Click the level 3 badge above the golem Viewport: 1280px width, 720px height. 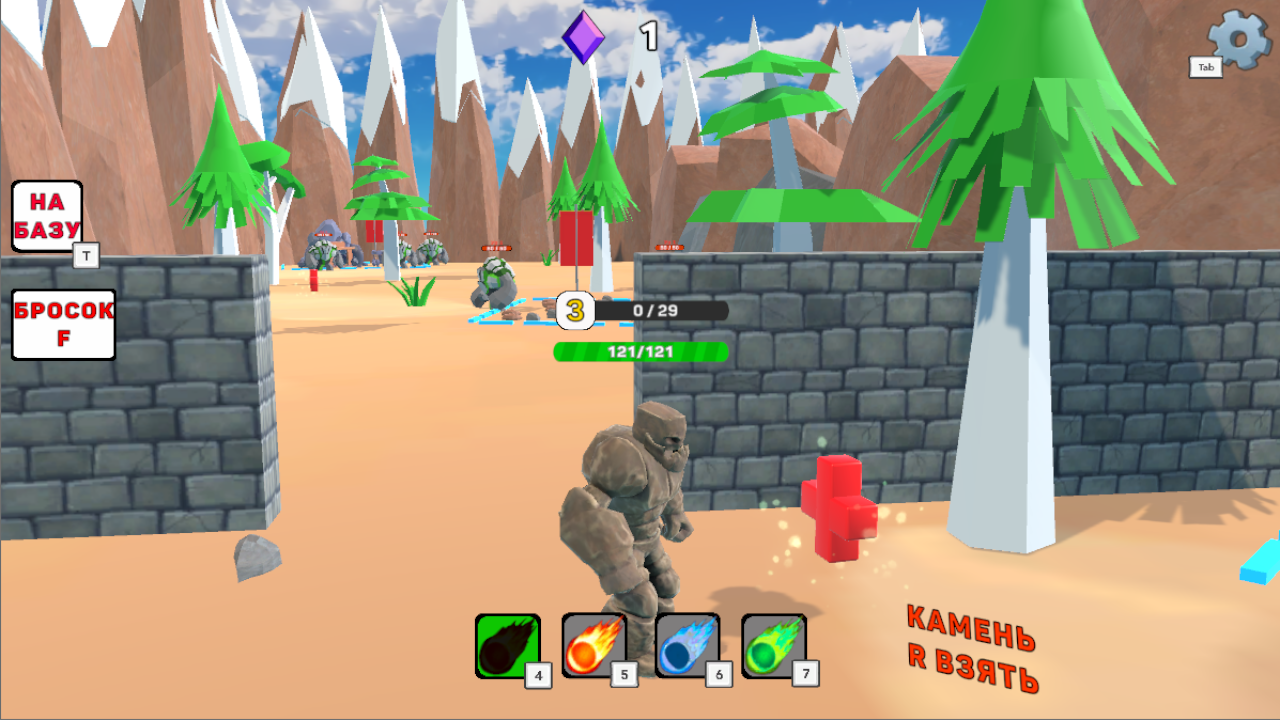(x=573, y=311)
